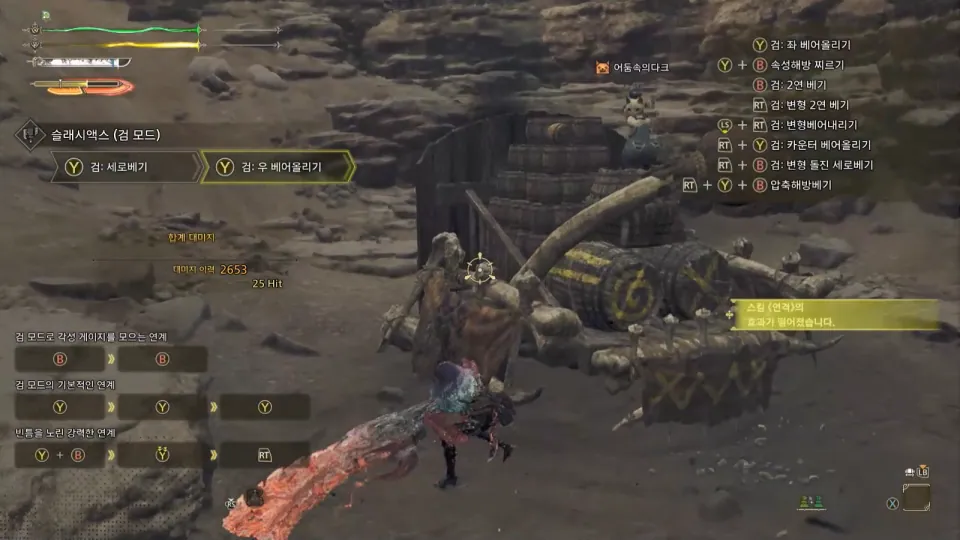Click the switch axe amp gauge icon
960x540 pixels.
pyautogui.click(x=82, y=86)
